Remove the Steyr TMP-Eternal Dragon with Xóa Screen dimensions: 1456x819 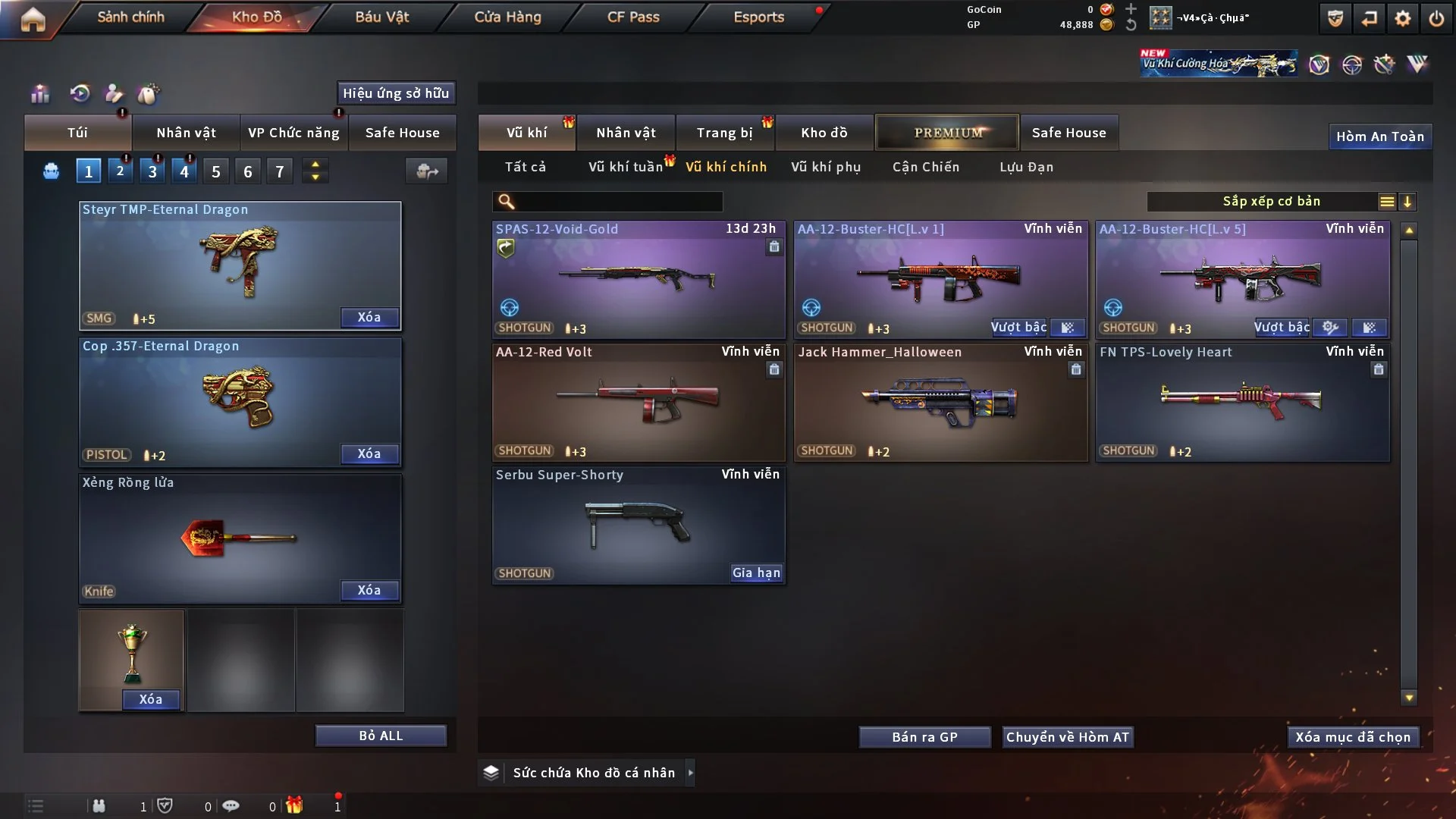pyautogui.click(x=369, y=317)
